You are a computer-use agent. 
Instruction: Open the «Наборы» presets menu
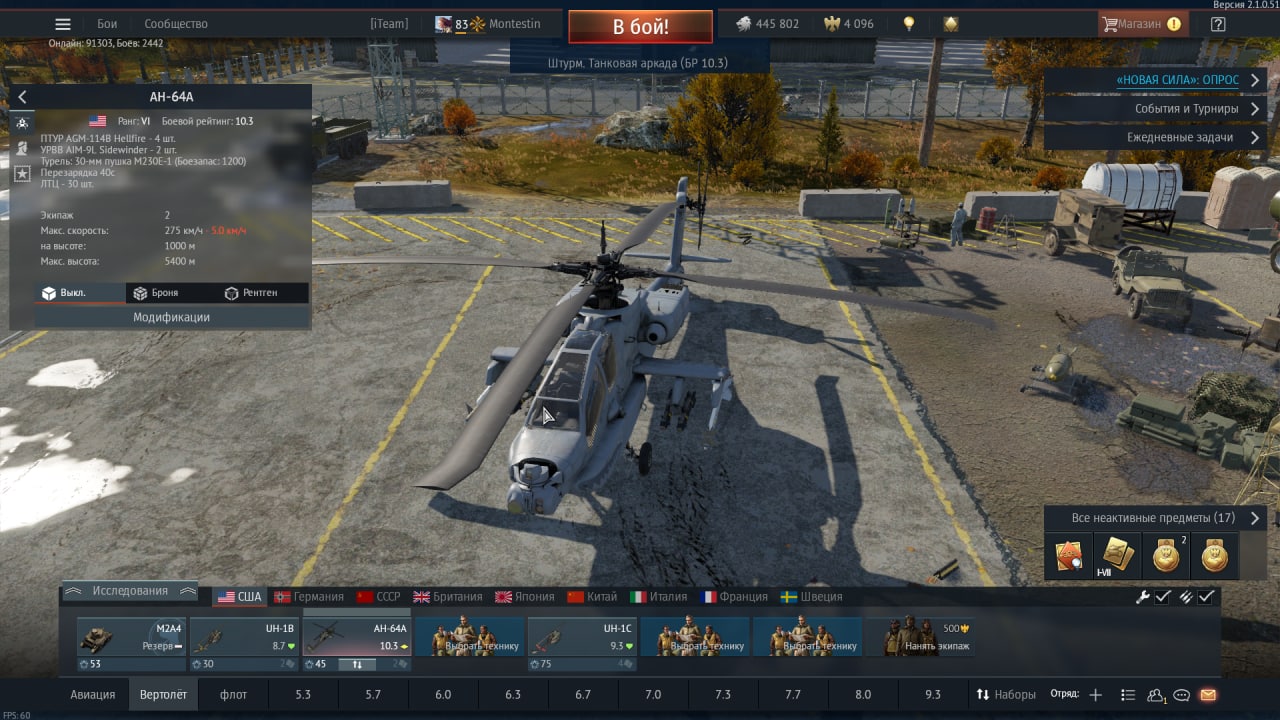[x=1006, y=694]
